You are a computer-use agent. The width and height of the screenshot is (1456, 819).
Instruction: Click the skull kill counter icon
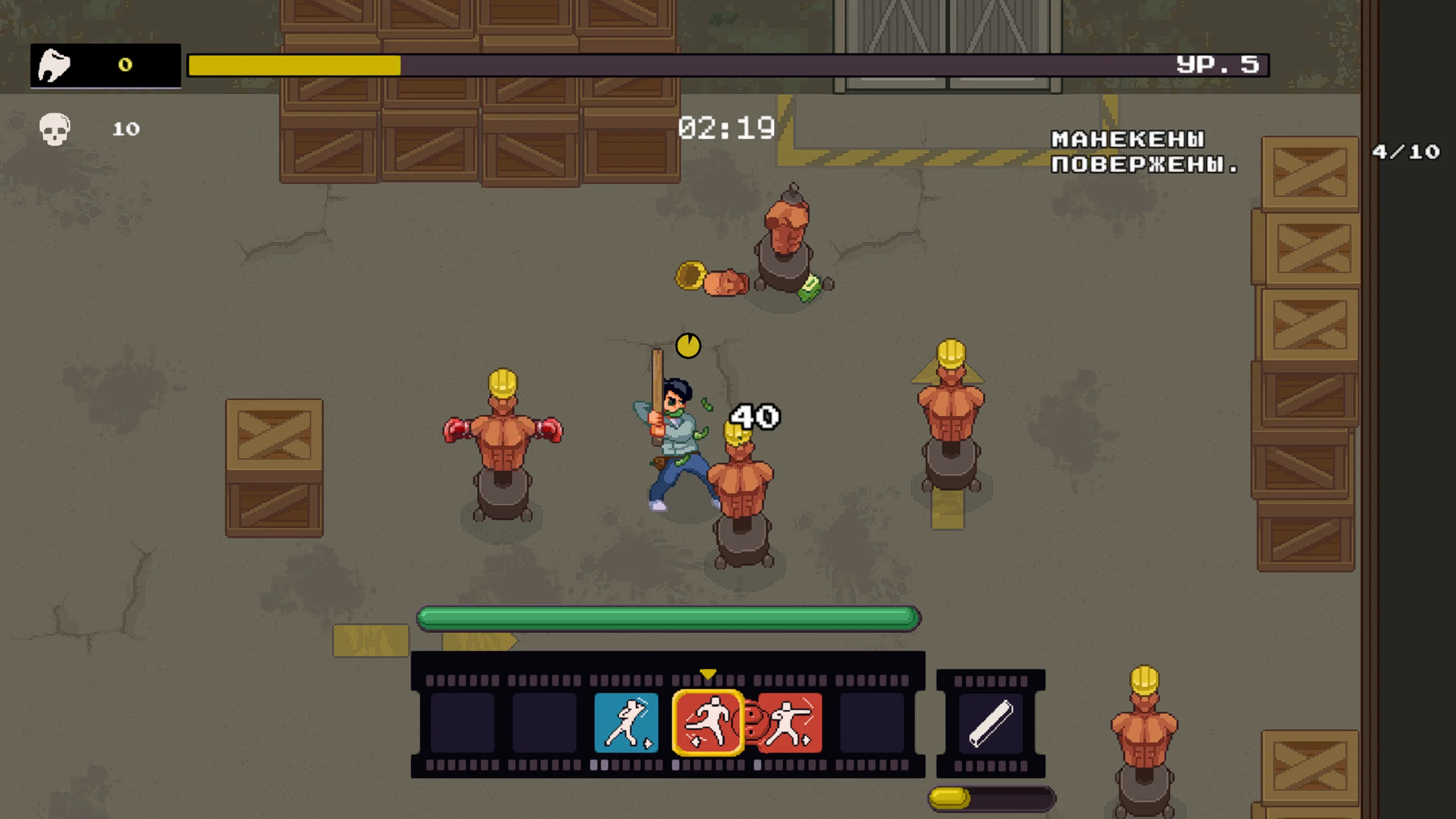pyautogui.click(x=55, y=129)
